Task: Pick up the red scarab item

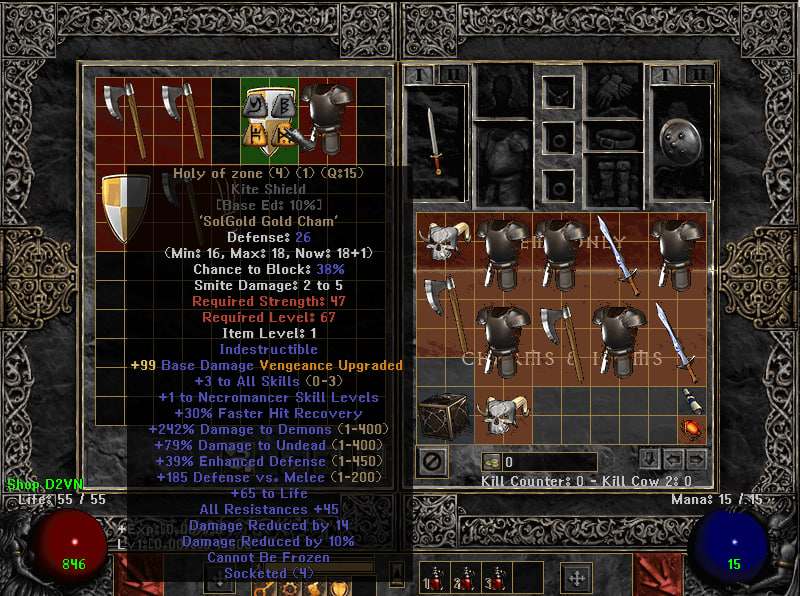Action: pyautogui.click(x=692, y=429)
